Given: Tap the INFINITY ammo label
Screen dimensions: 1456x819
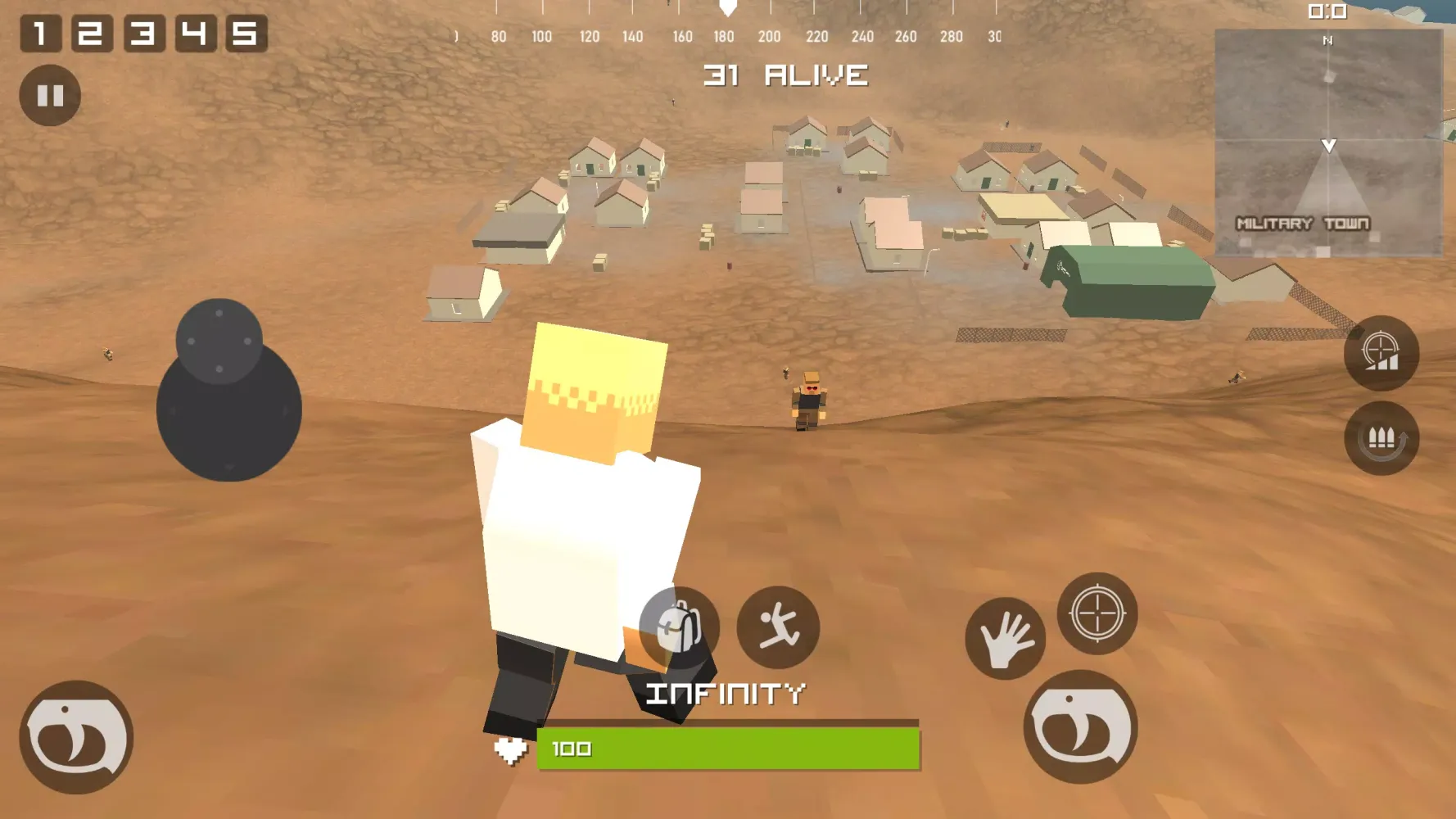Looking at the screenshot, I should tap(726, 693).
